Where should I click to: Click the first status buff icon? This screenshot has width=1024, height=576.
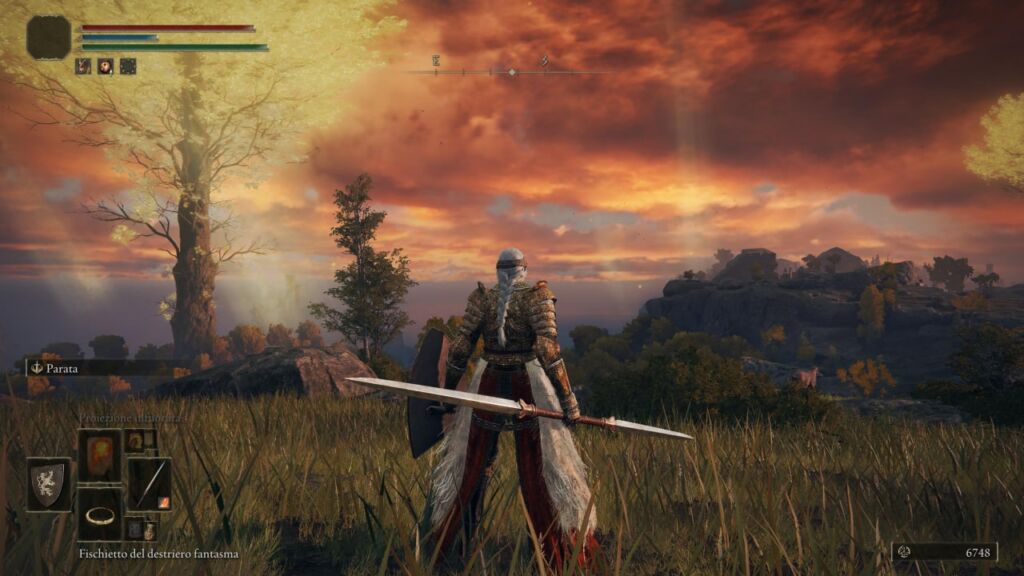click(x=84, y=66)
